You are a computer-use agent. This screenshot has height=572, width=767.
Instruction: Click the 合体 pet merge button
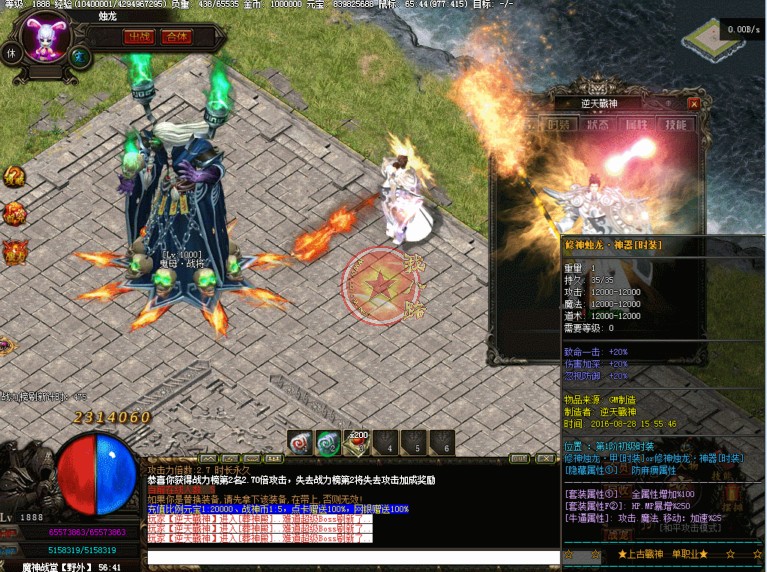[x=177, y=37]
